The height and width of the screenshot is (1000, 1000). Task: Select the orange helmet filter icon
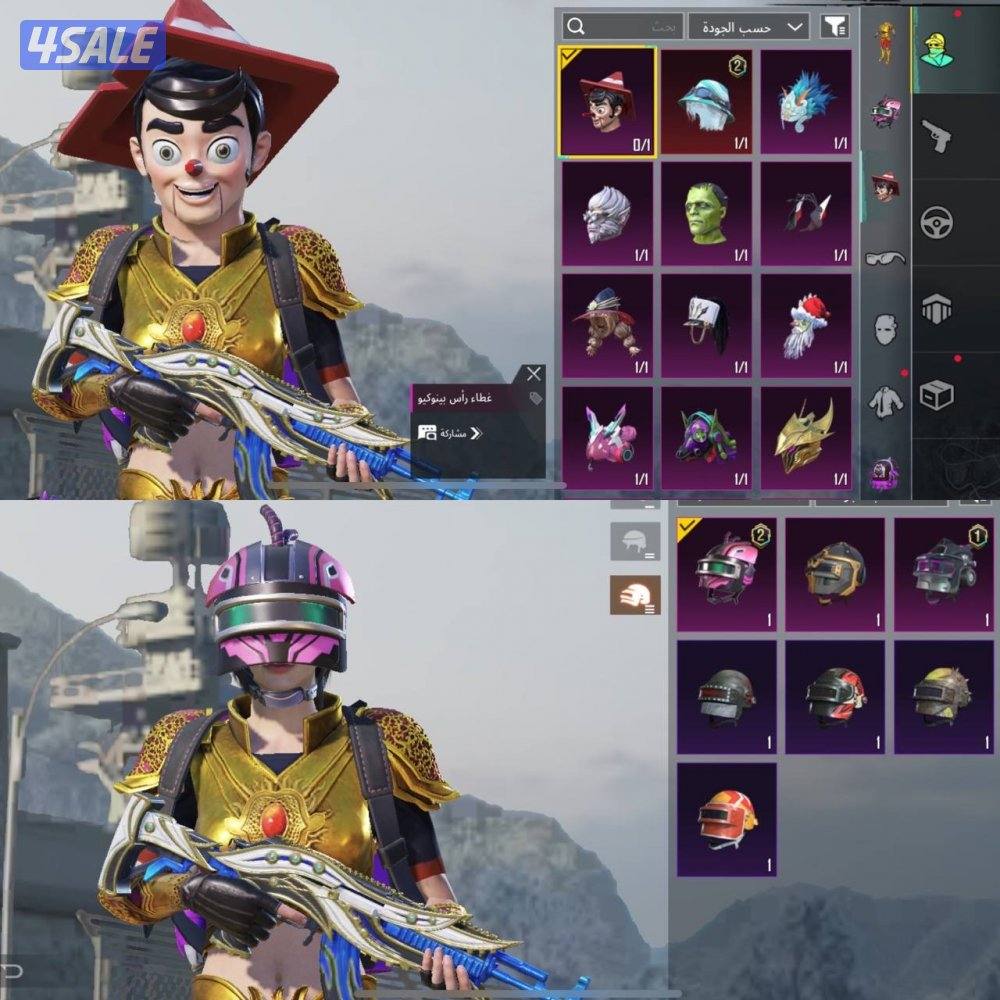click(x=635, y=595)
